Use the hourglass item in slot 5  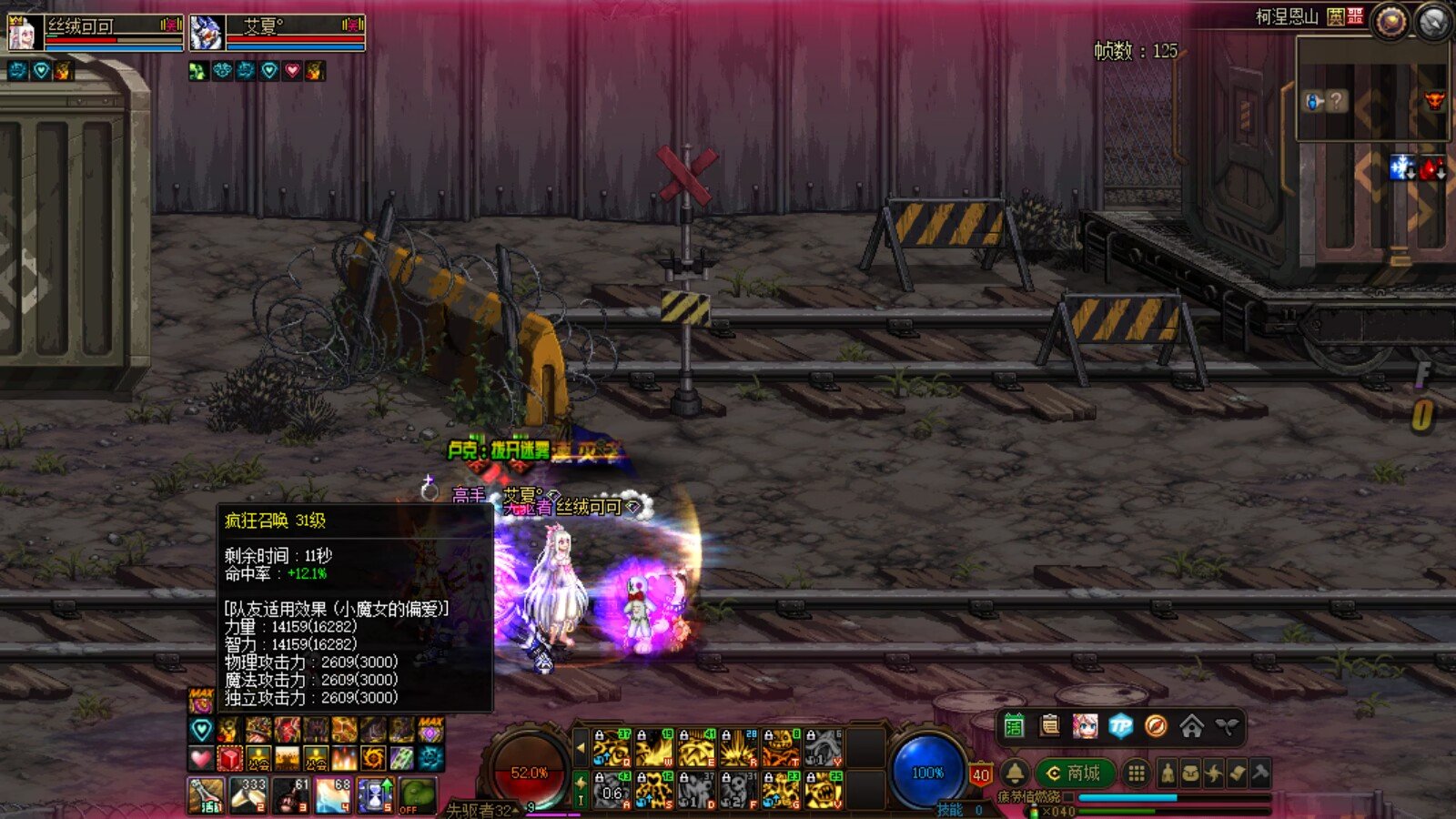(x=375, y=794)
